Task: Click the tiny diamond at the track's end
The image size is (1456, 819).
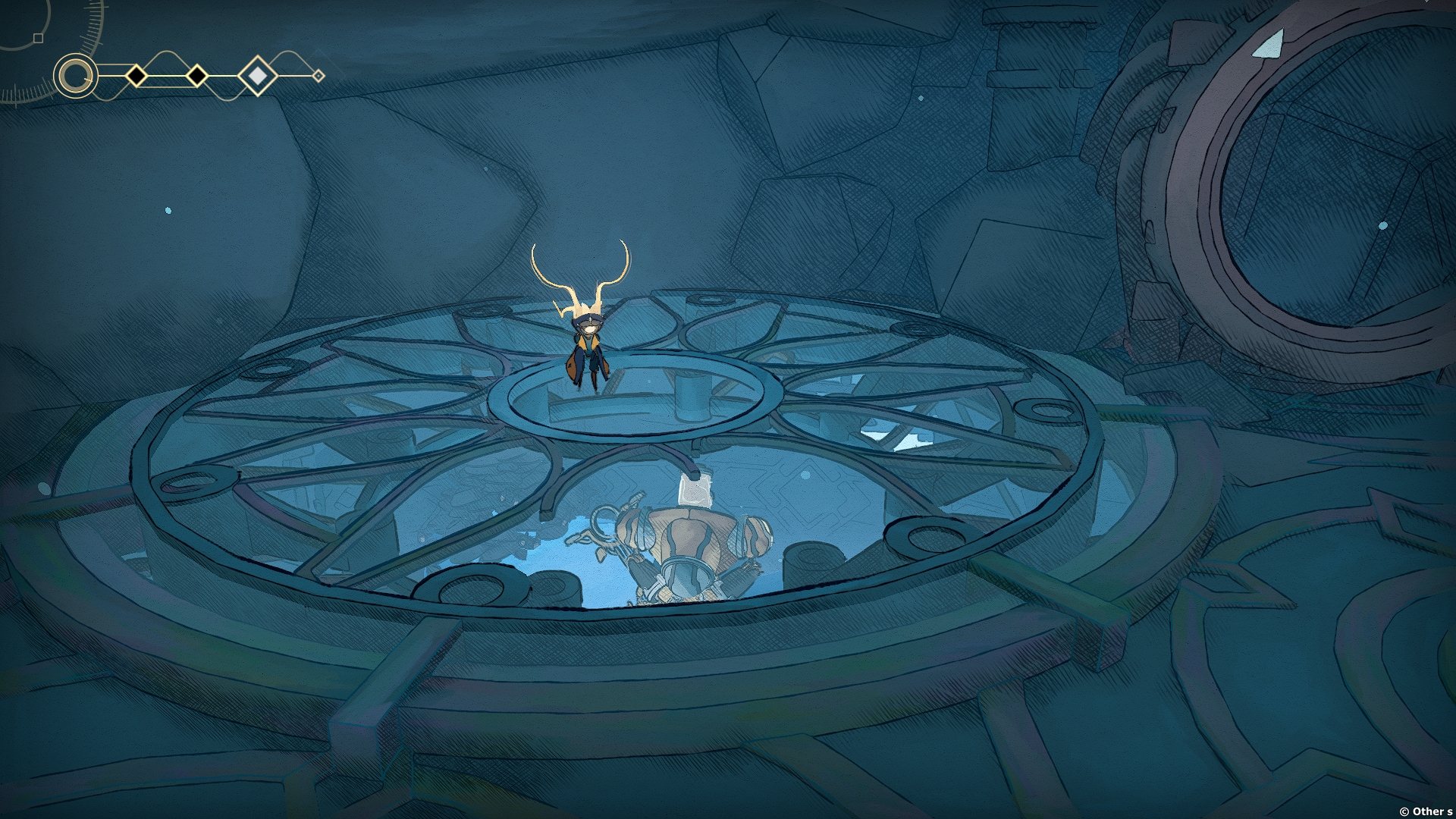Action: [318, 76]
